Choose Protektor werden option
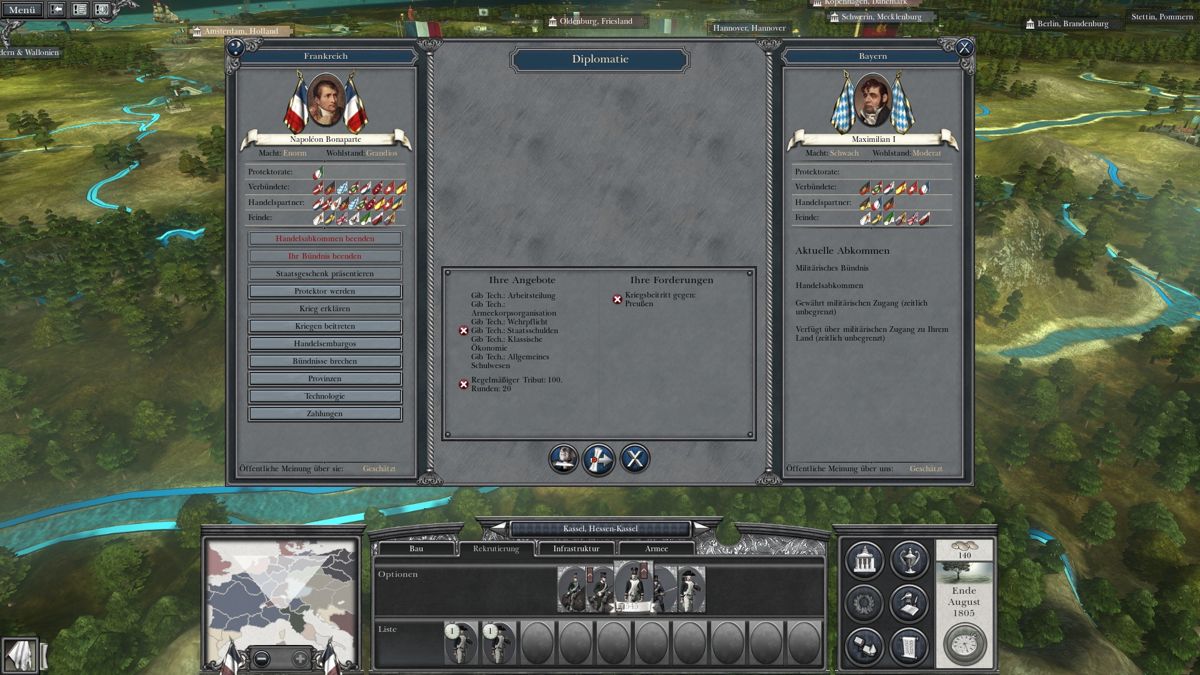 (325, 291)
